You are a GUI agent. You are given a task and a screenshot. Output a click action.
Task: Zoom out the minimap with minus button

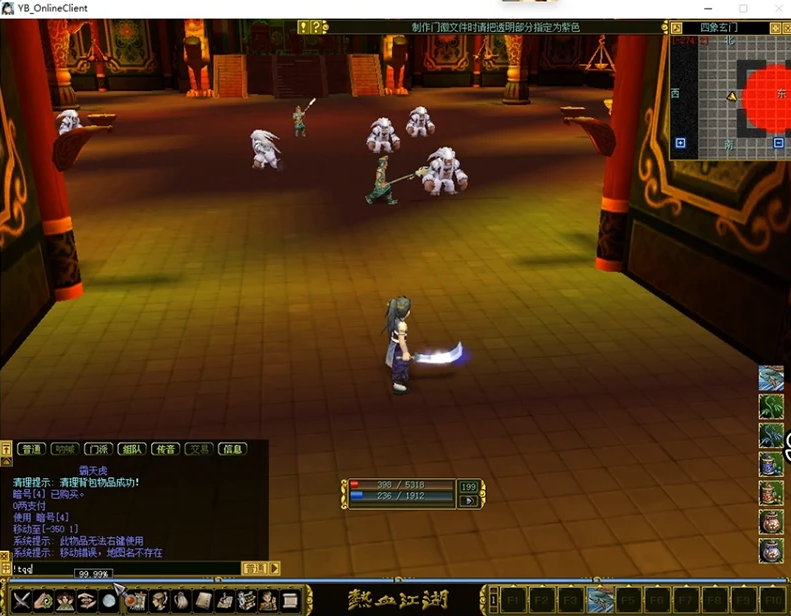(x=778, y=144)
